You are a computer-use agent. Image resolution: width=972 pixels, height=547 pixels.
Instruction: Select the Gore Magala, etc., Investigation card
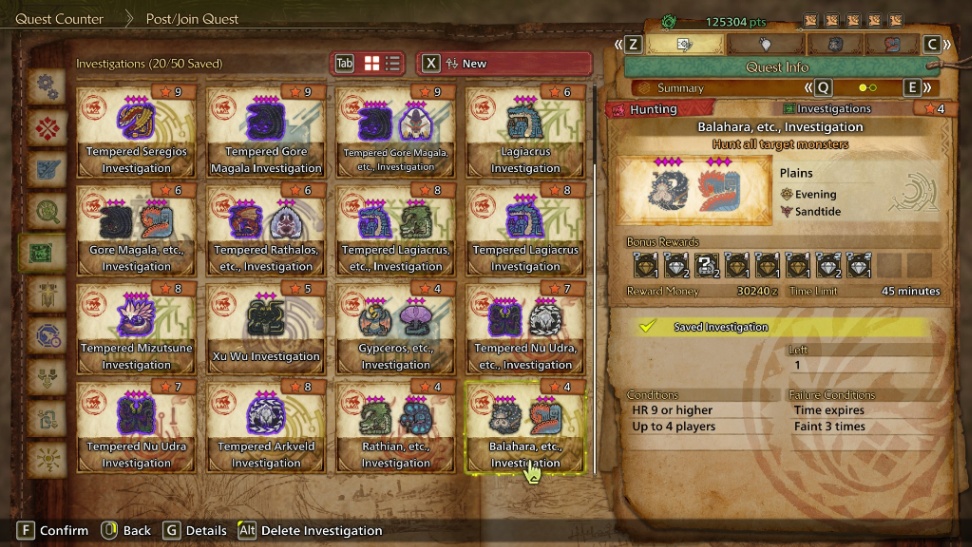[x=136, y=230]
